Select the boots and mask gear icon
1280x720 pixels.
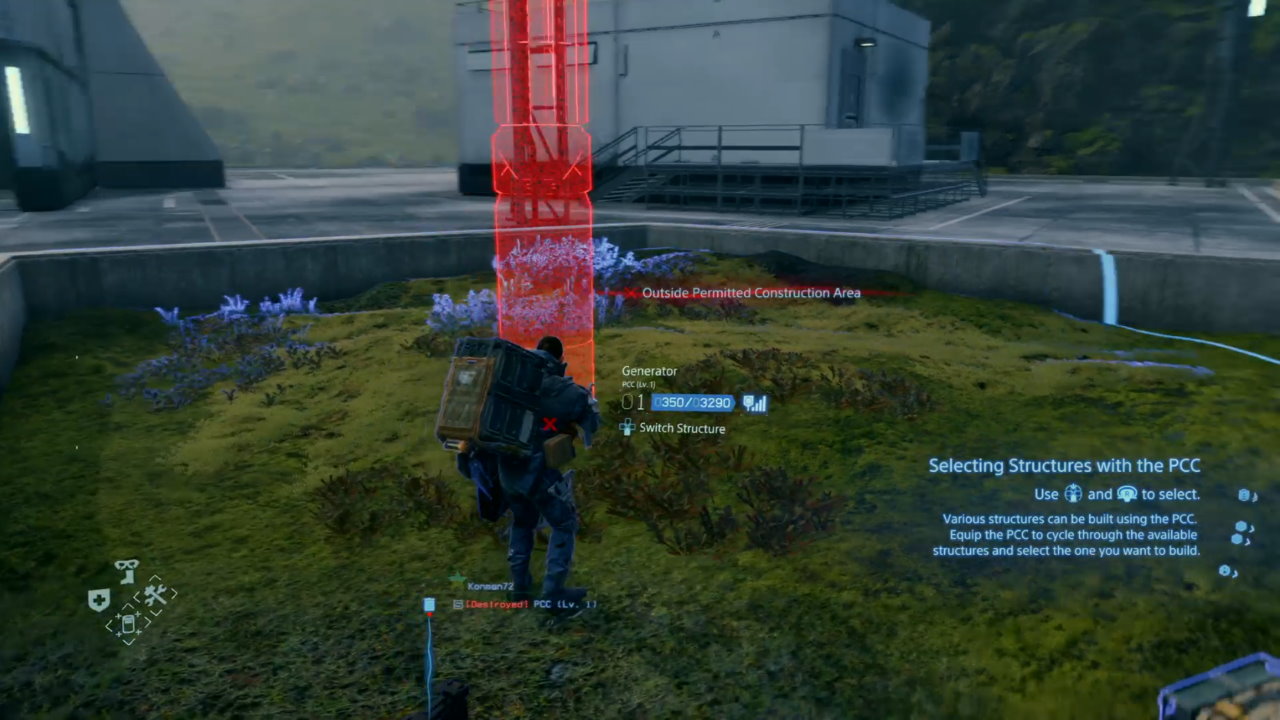point(127,570)
